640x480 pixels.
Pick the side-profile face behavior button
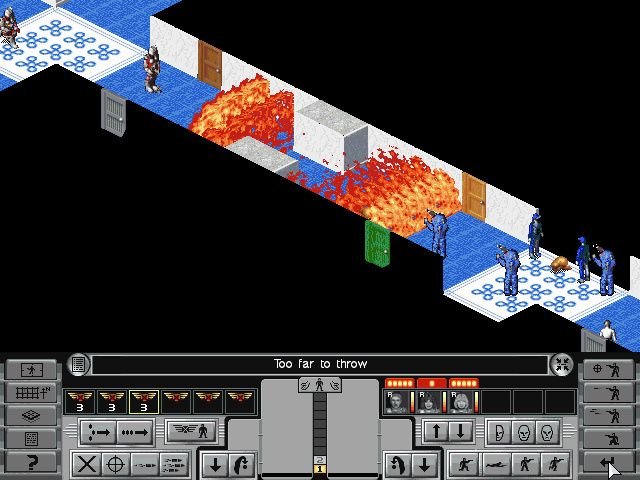pyautogui.click(x=496, y=432)
